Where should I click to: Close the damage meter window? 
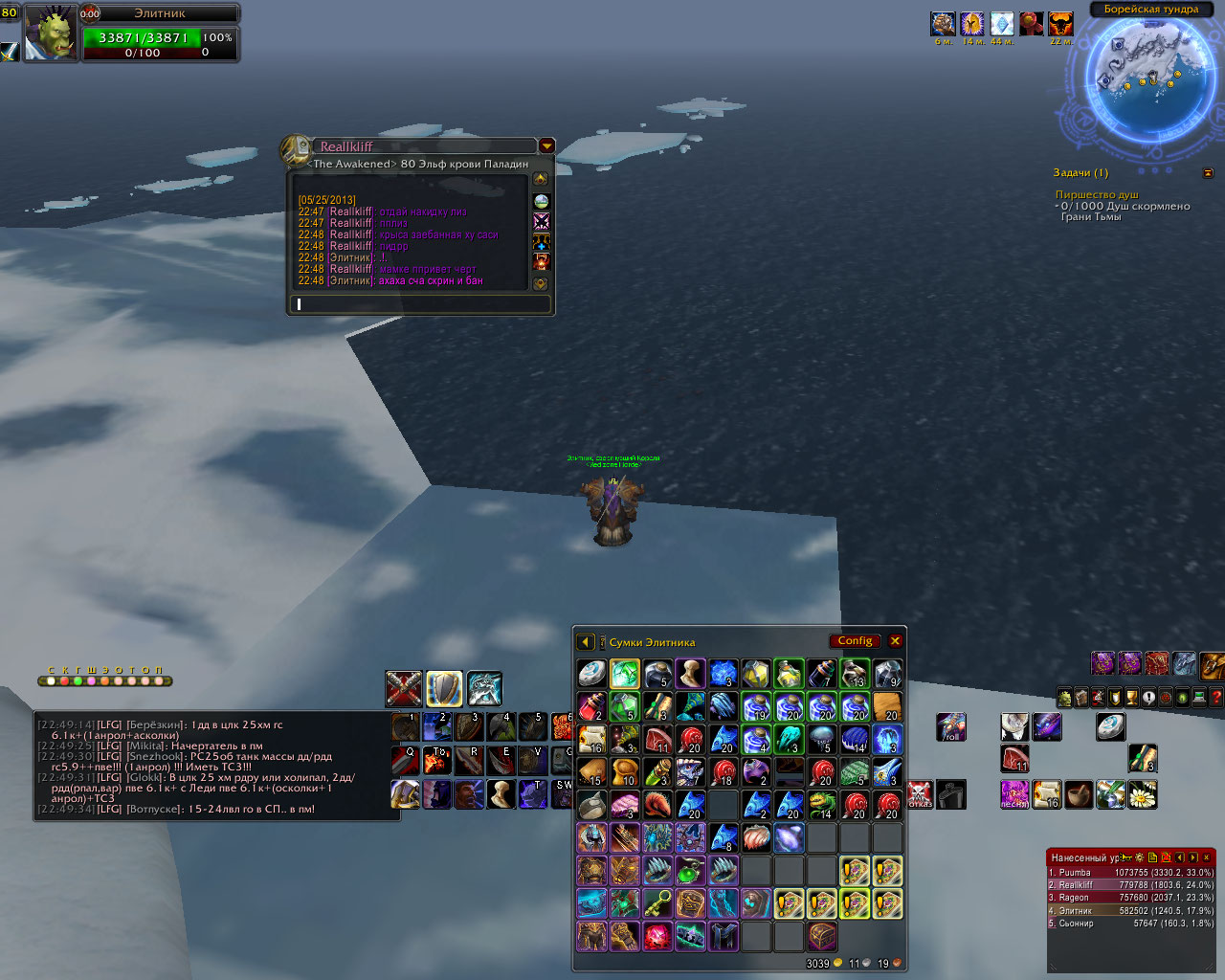pos(1207,857)
